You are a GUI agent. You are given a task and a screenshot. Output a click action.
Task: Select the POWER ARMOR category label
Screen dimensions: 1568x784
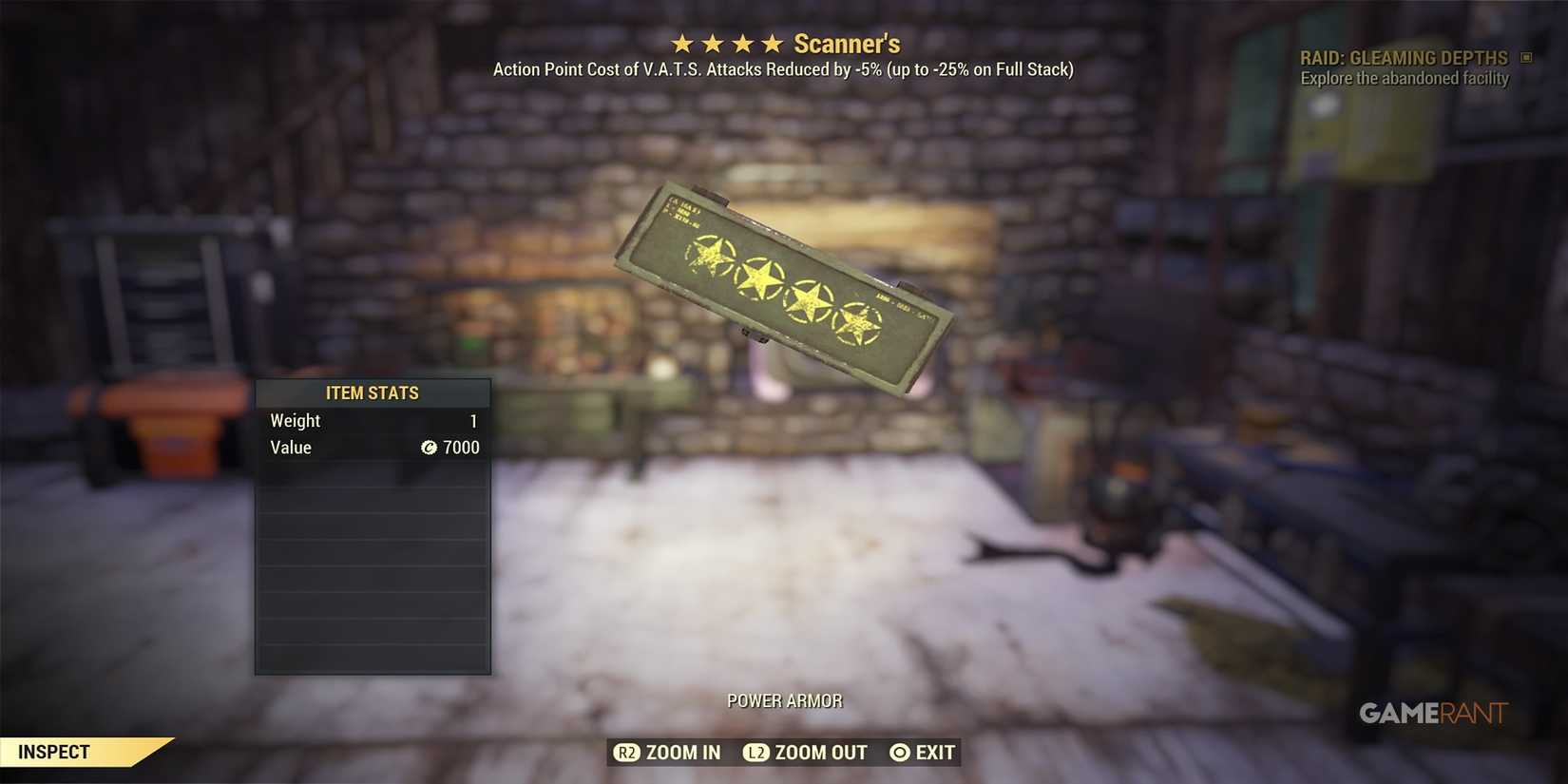click(x=784, y=700)
